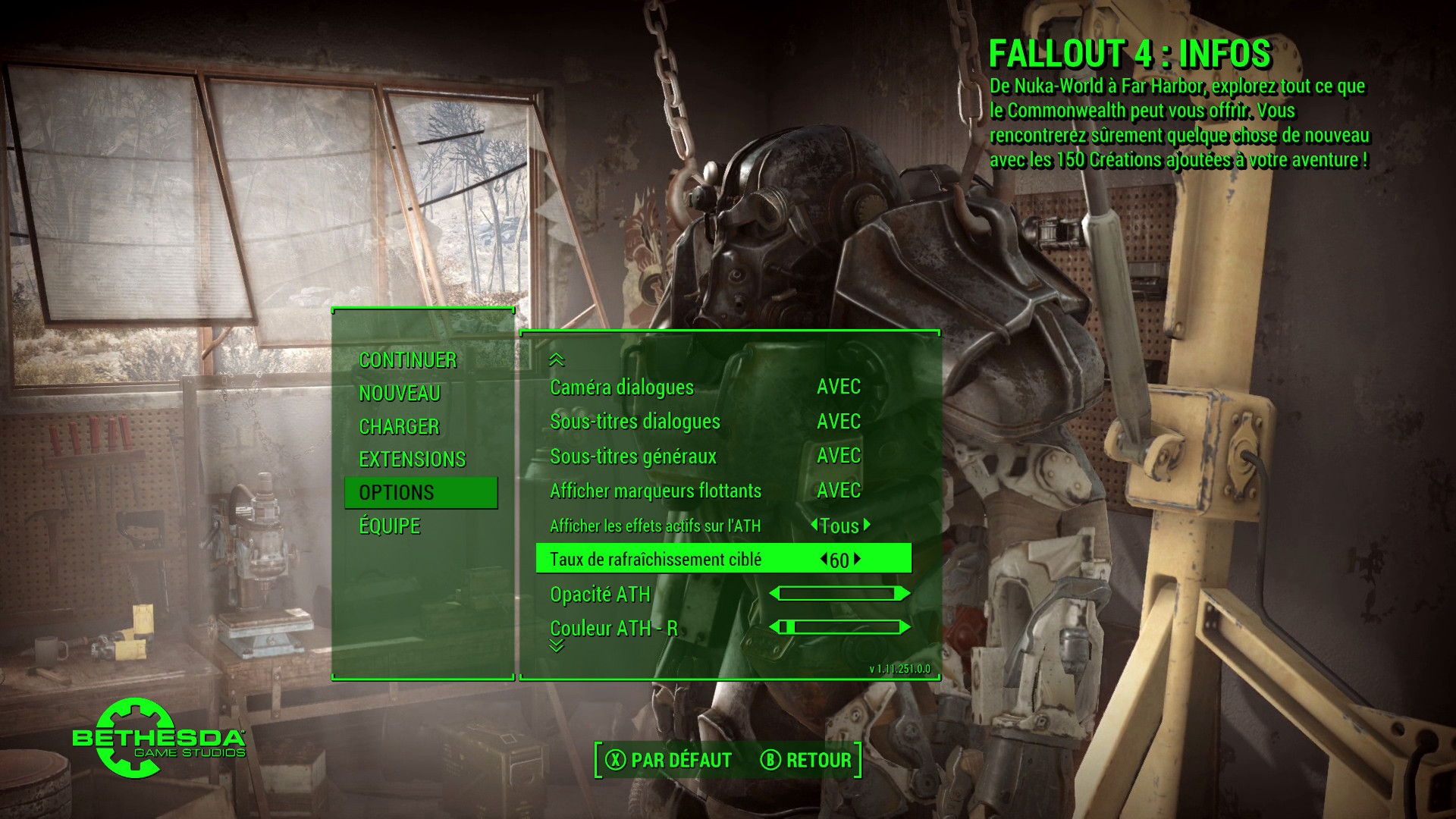The height and width of the screenshot is (819, 1456).
Task: Toggle the Caméra dialogues setting
Action: point(838,387)
